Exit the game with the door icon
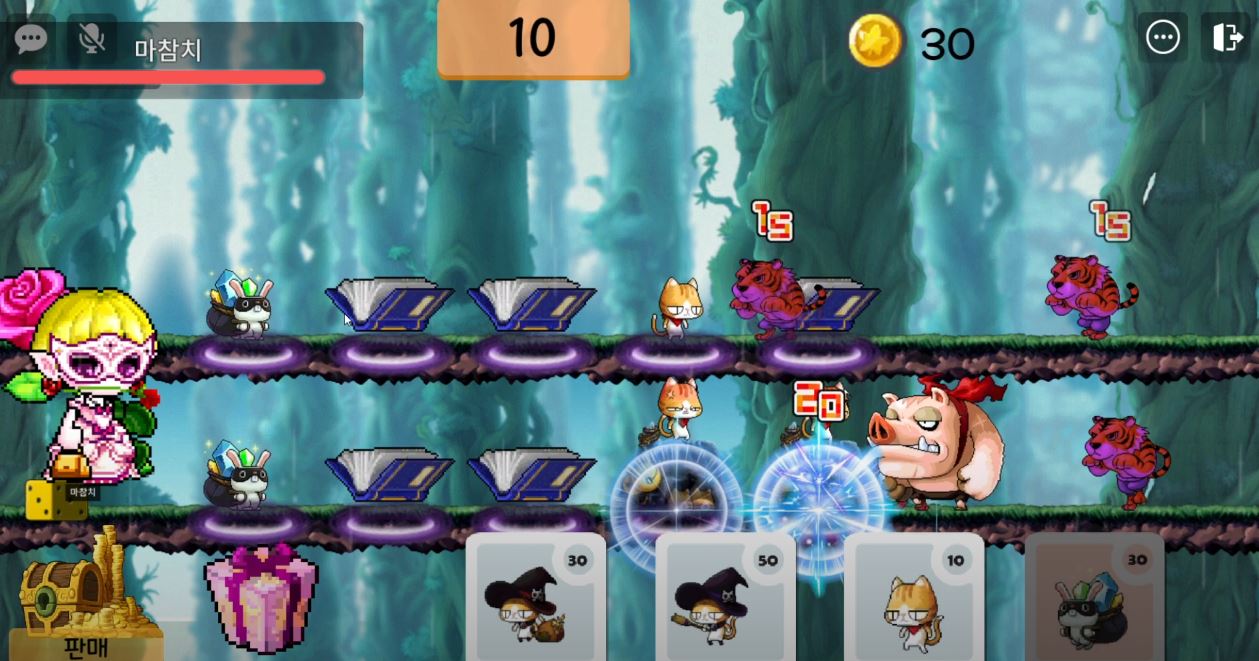1259x661 pixels. (1225, 38)
